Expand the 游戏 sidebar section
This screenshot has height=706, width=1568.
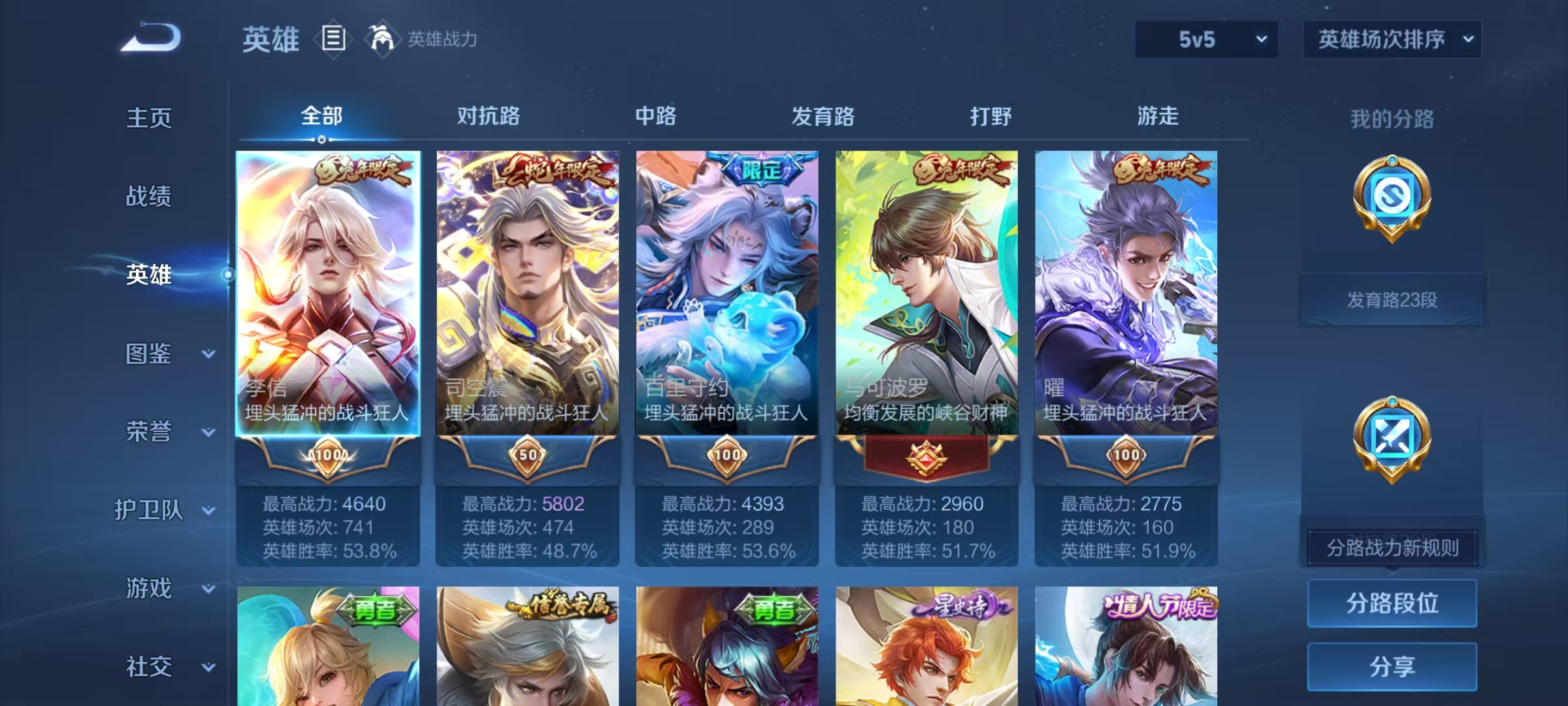point(157,588)
